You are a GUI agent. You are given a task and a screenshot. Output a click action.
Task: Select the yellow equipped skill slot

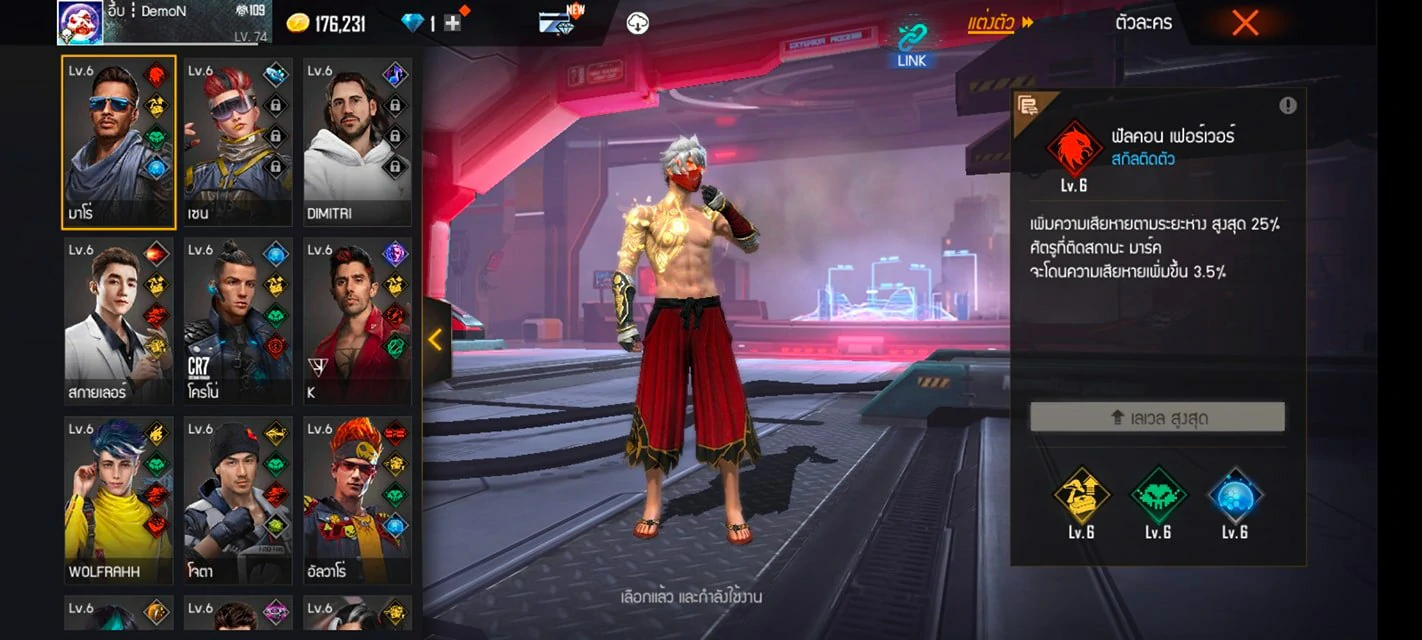coord(1081,495)
